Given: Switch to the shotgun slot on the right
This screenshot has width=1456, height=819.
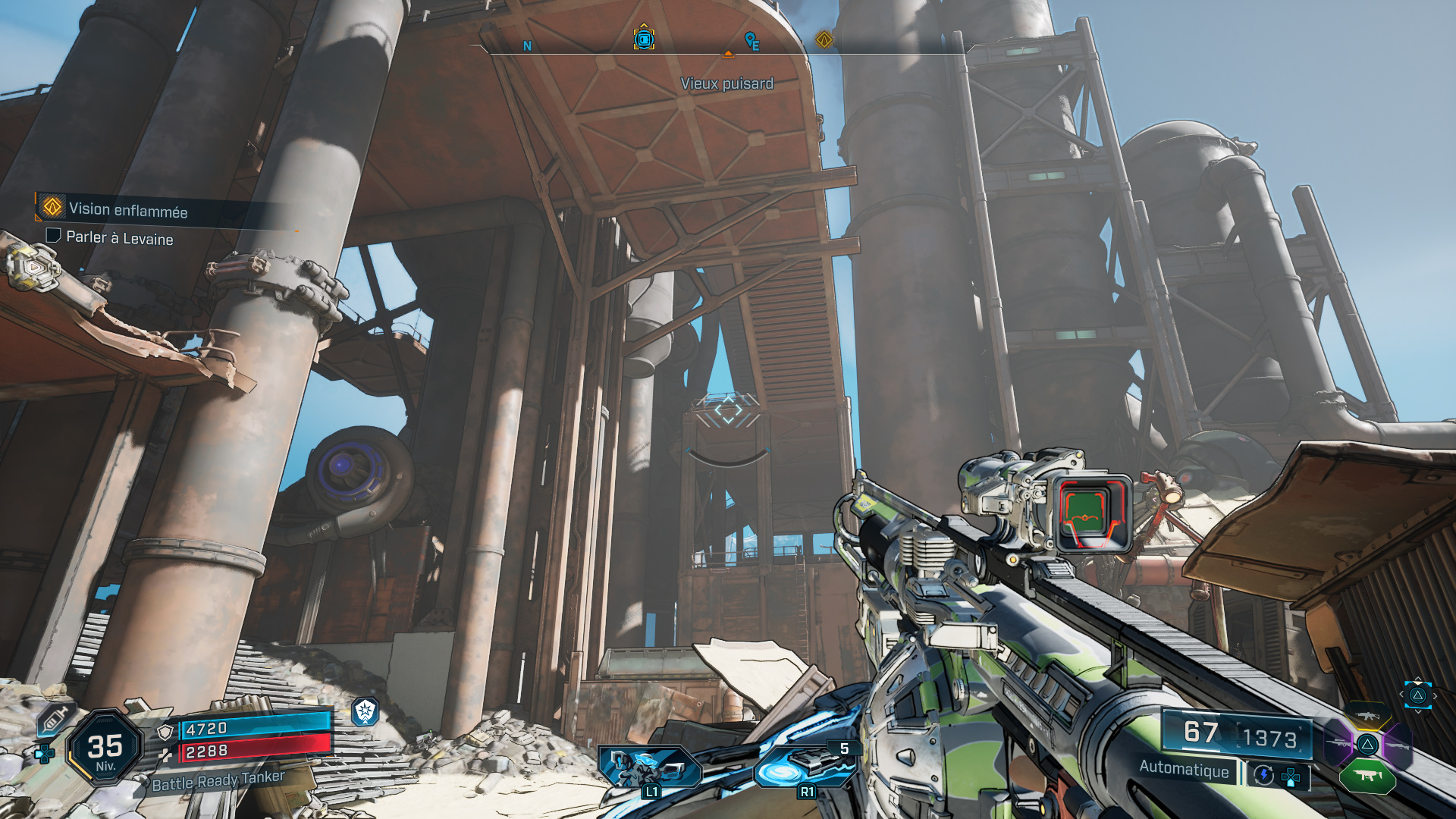Looking at the screenshot, I should pyautogui.click(x=1397, y=745).
